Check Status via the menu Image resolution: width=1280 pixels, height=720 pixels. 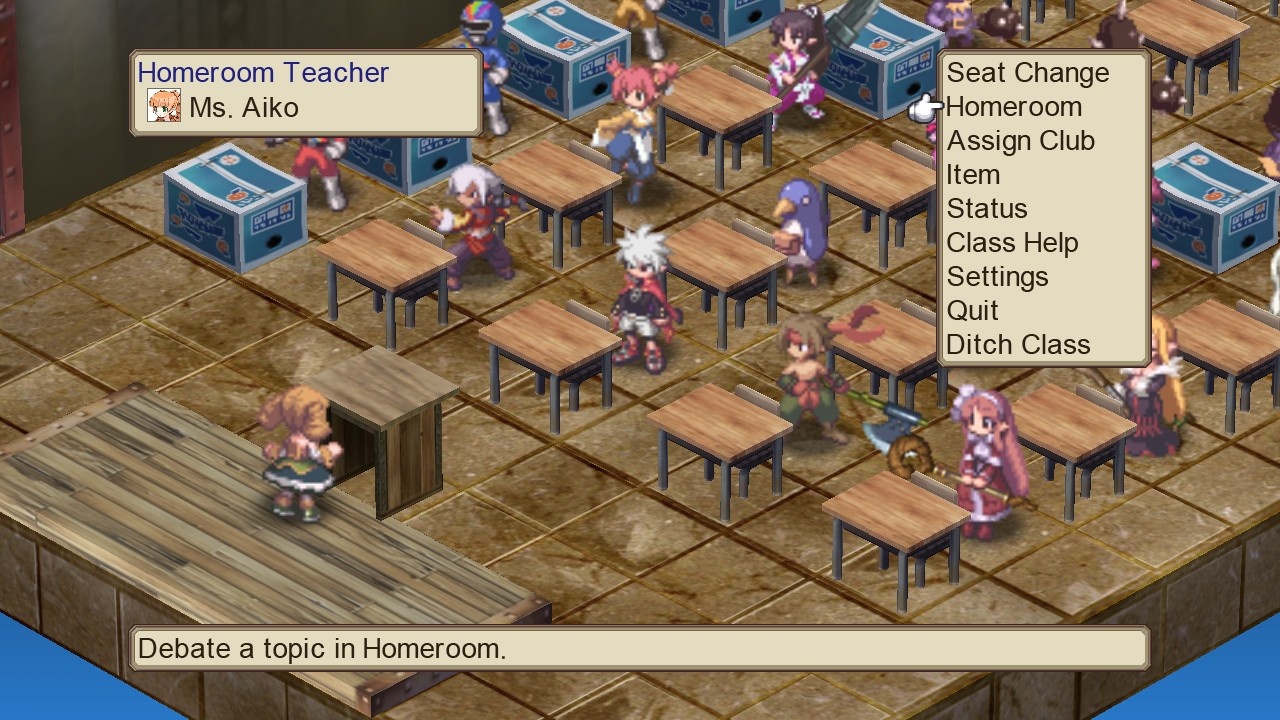pos(987,208)
